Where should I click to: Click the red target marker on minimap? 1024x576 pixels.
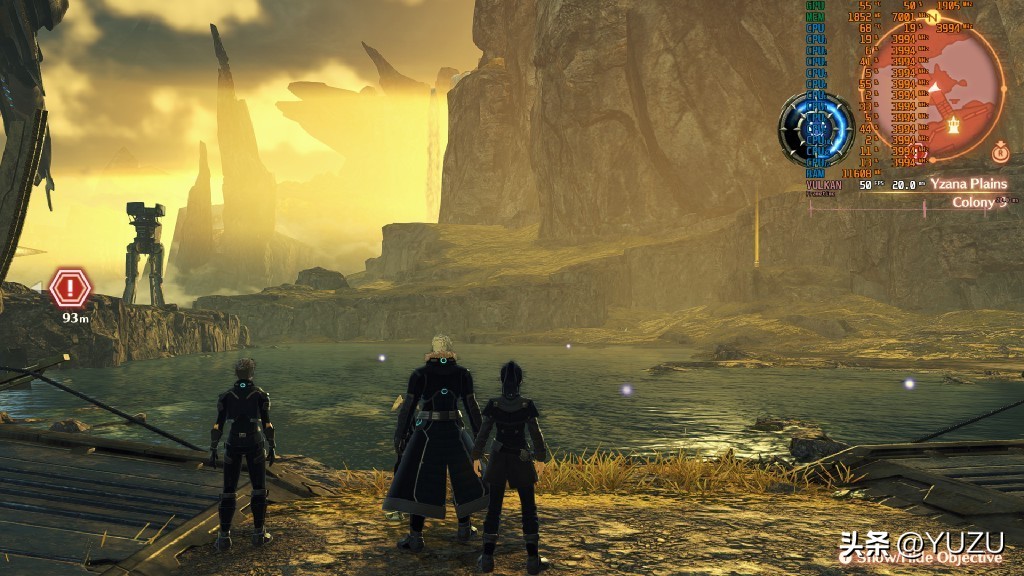tap(919, 152)
